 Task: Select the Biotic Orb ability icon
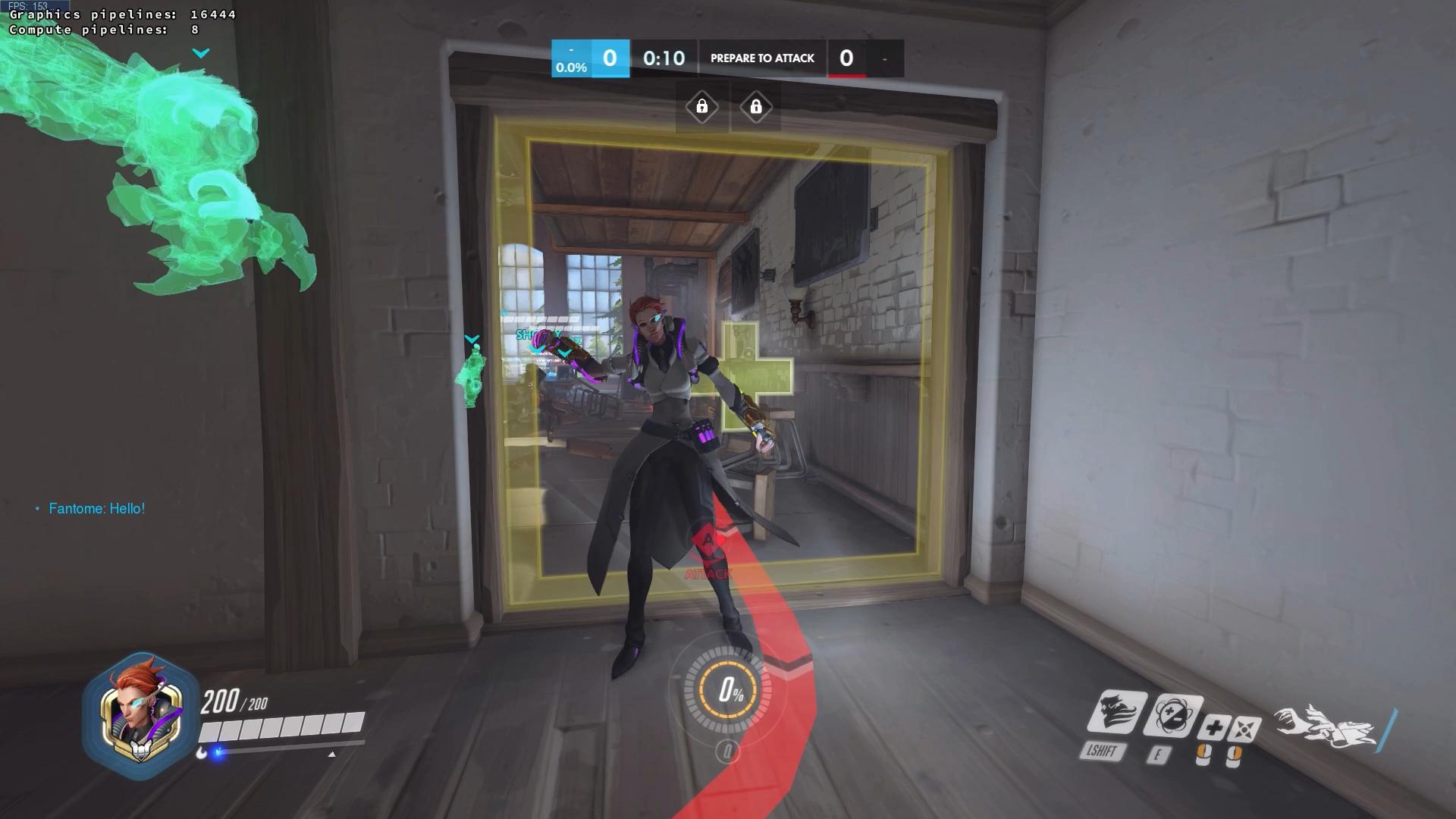(x=1172, y=717)
